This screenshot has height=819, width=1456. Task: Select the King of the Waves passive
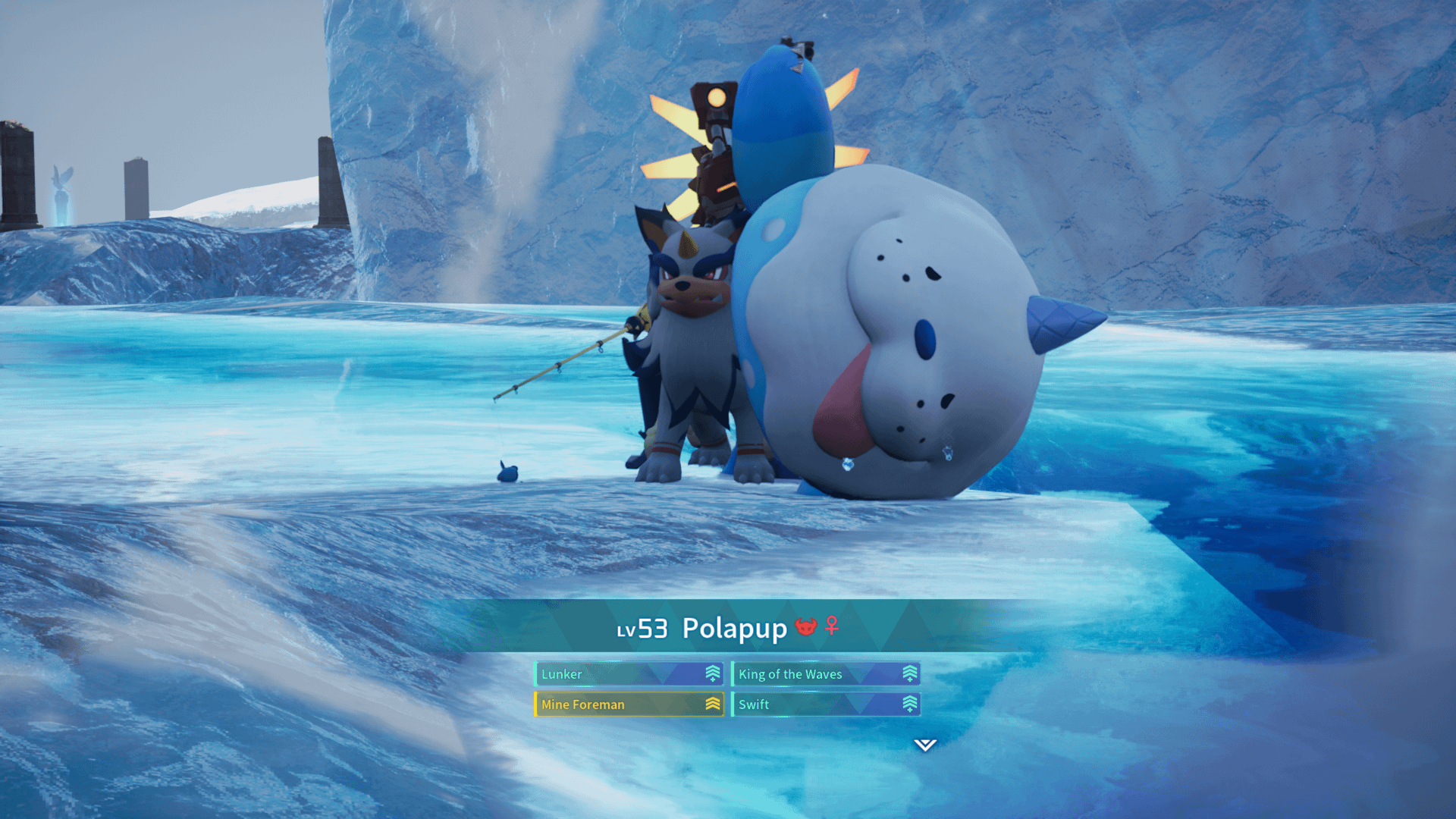tap(826, 674)
